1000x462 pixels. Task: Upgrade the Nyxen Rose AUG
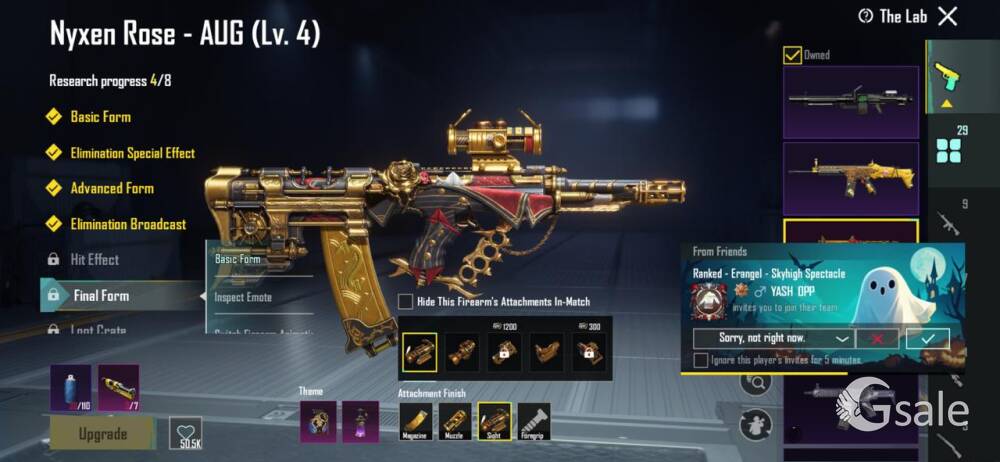[x=102, y=434]
